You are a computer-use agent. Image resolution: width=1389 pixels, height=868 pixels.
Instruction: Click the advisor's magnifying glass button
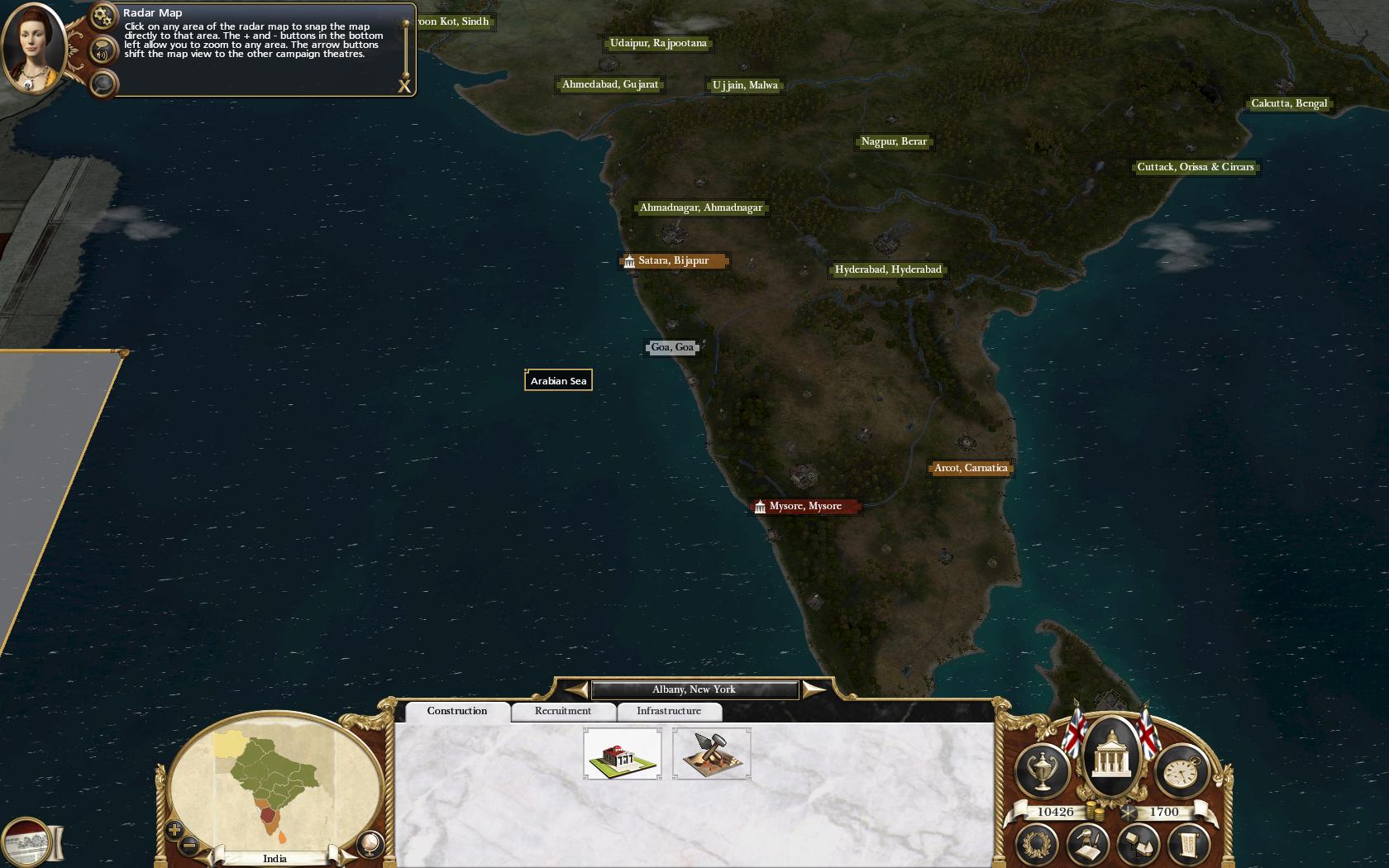tap(103, 83)
